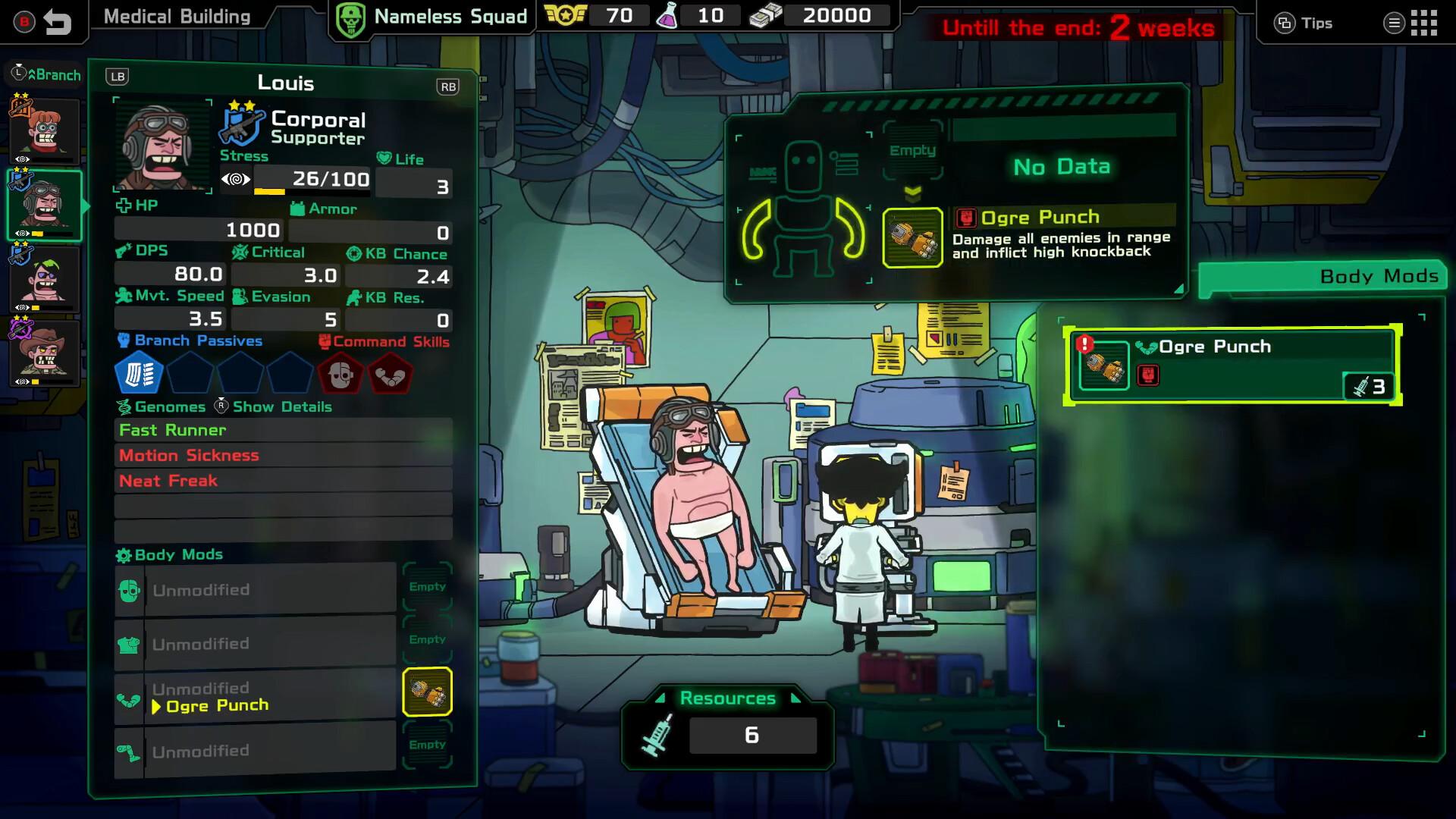The height and width of the screenshot is (819, 1456).
Task: Choose the head body mod row
Action: [x=256, y=590]
